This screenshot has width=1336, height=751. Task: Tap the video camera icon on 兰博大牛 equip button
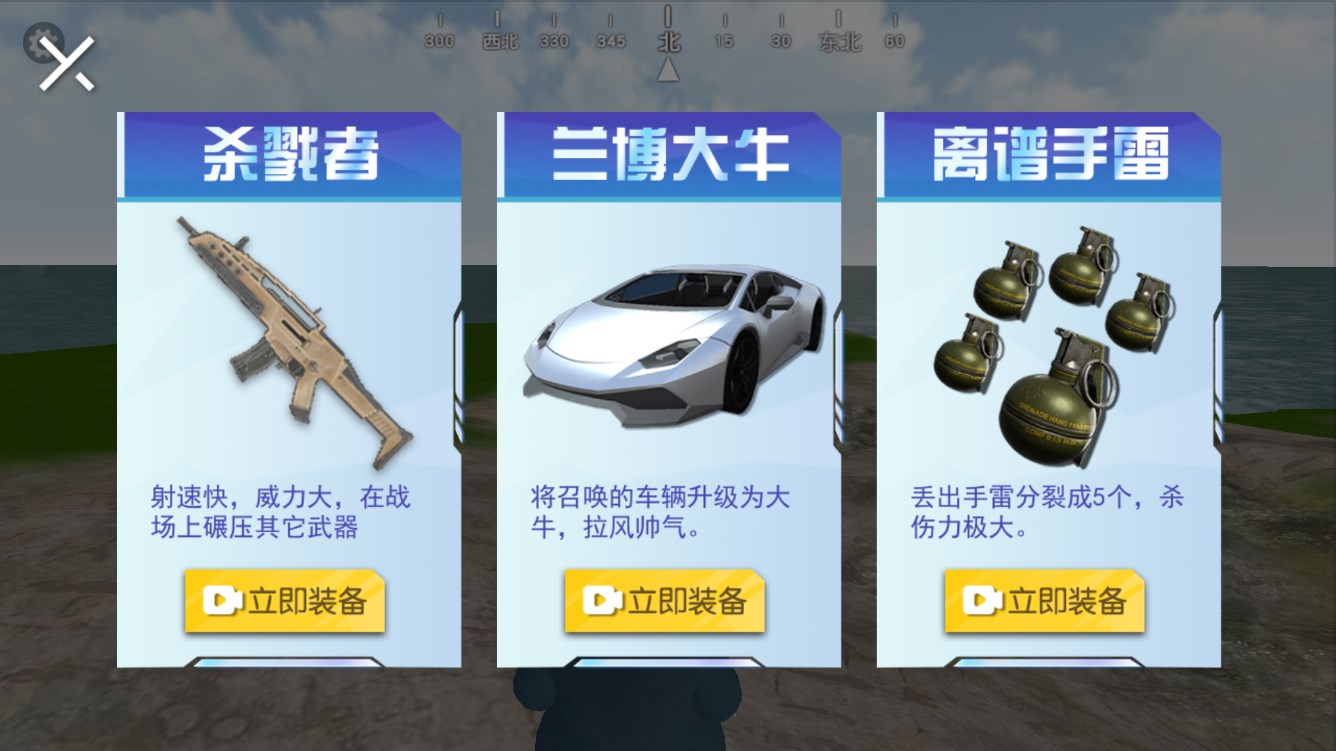(x=601, y=598)
